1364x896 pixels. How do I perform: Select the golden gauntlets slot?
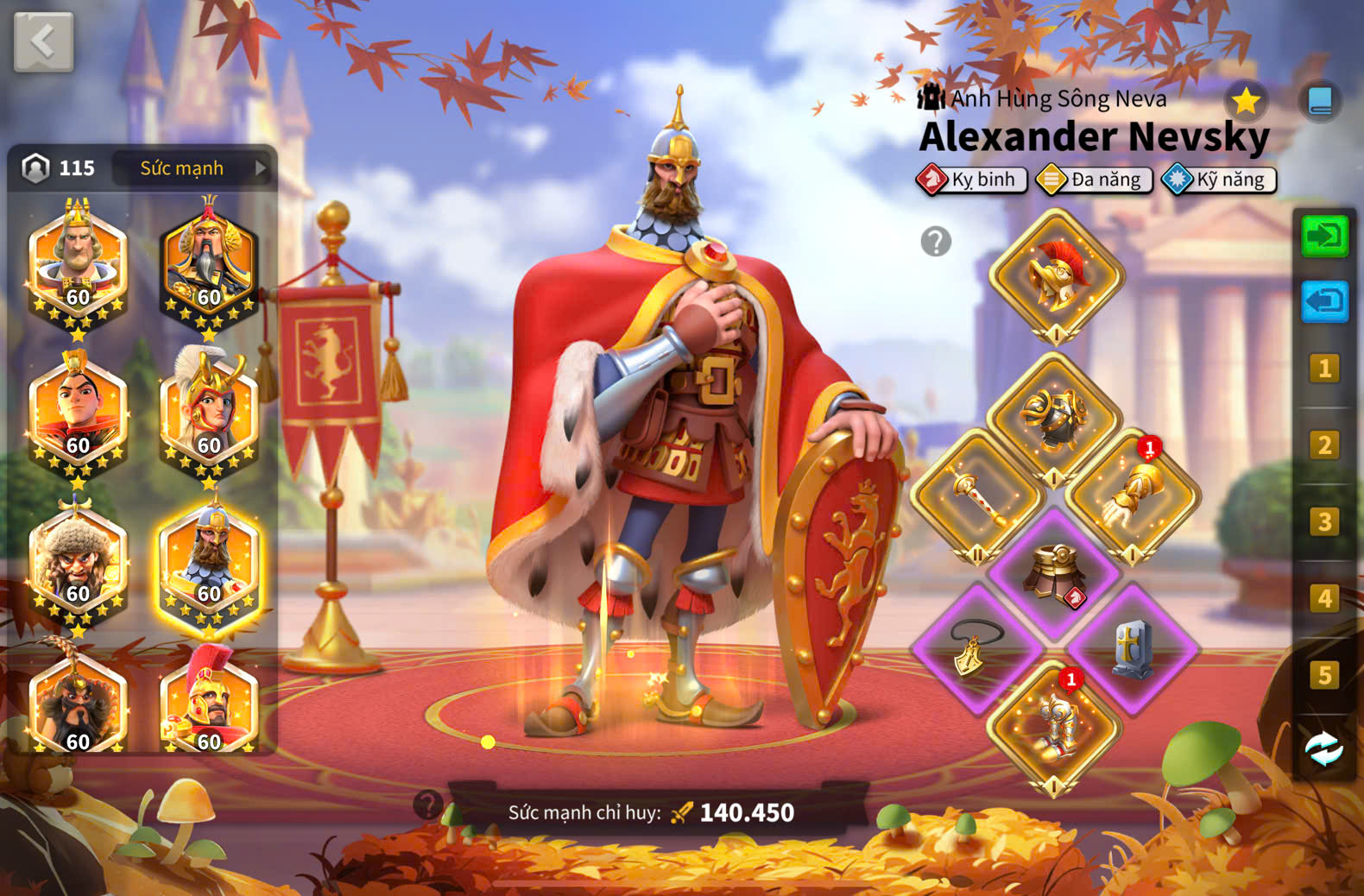point(1133,495)
